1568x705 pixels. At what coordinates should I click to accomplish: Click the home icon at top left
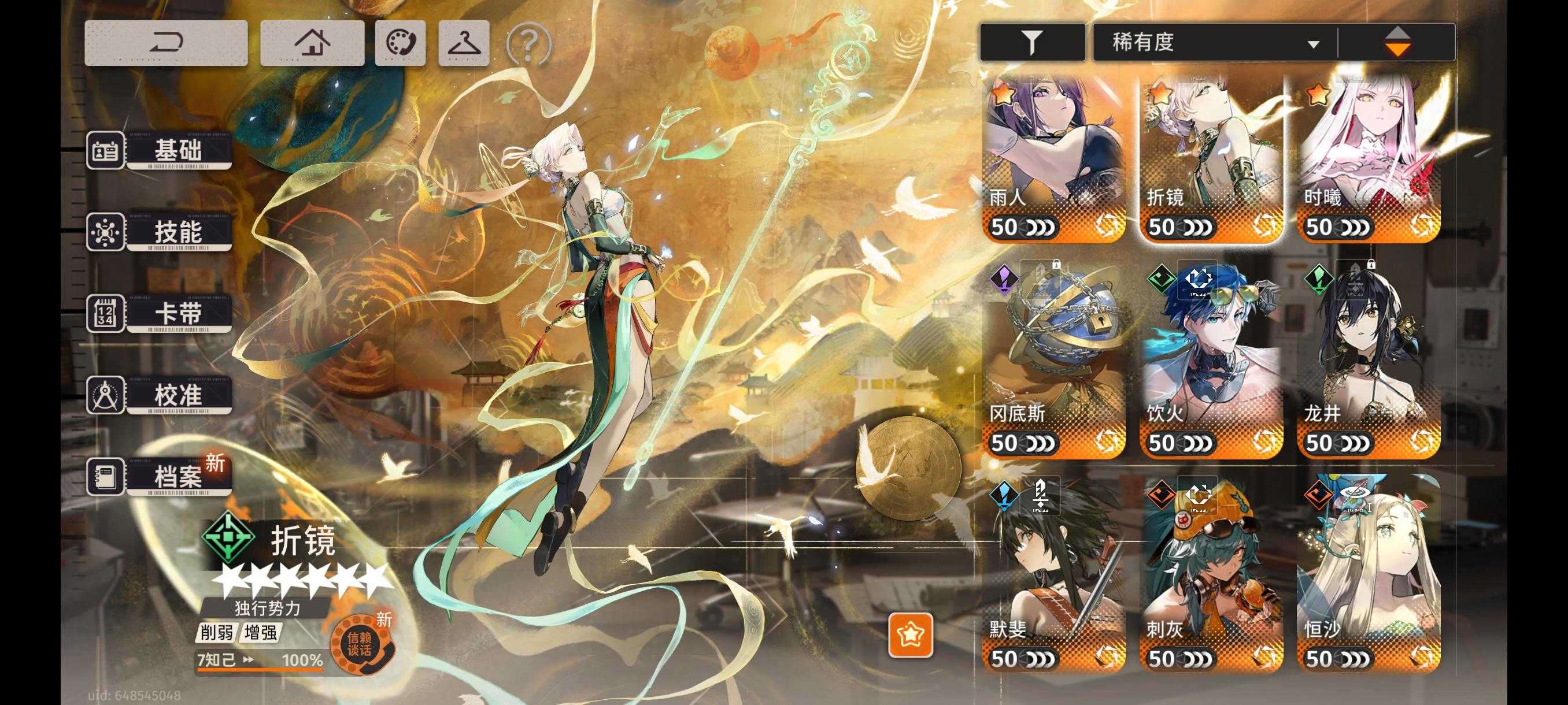tap(313, 42)
